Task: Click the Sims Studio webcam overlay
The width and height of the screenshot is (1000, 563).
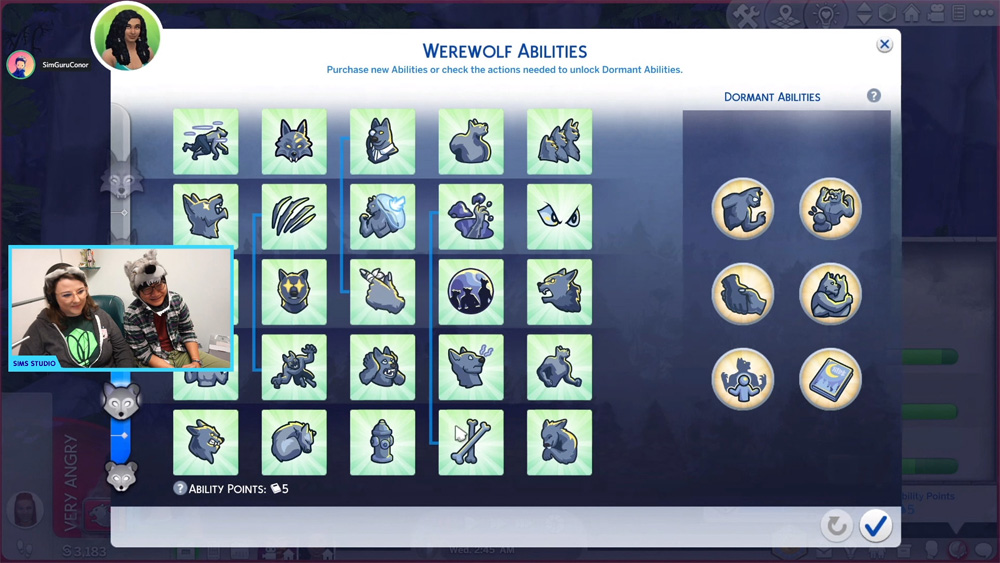Action: tap(121, 309)
